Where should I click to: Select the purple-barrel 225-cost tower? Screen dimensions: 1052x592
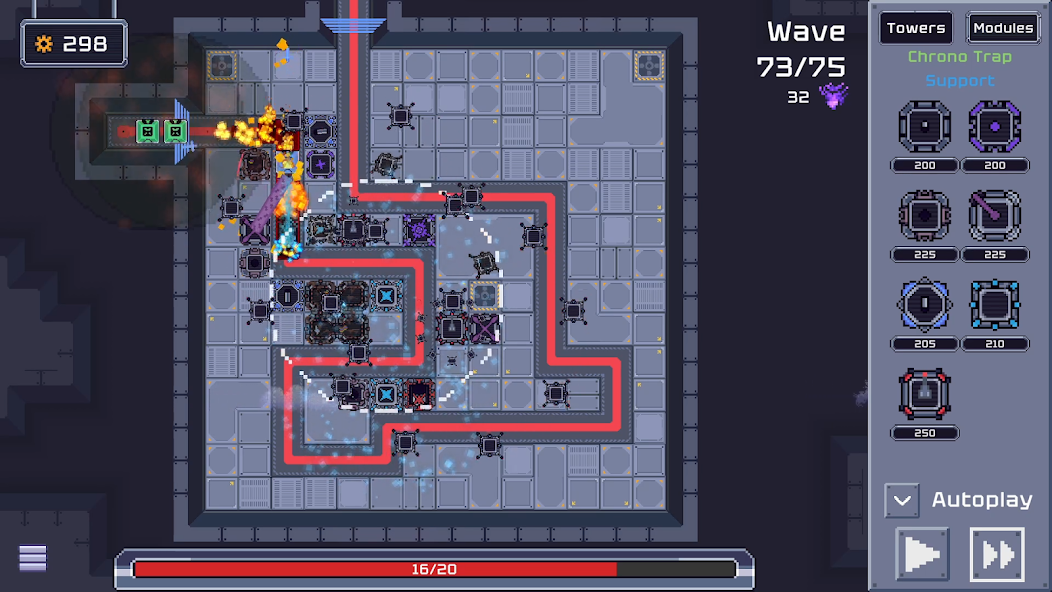coord(995,215)
